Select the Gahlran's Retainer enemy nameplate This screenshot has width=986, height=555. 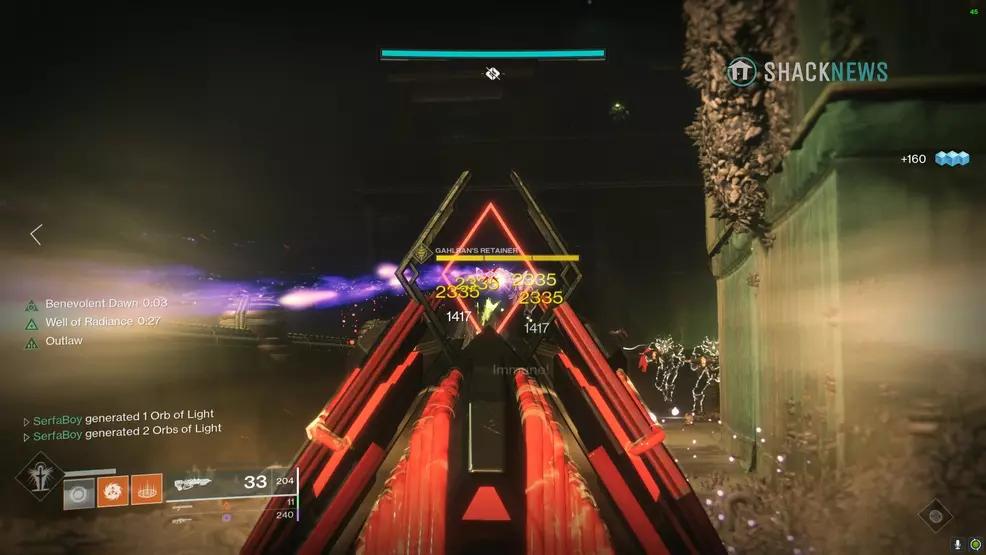click(x=474, y=251)
